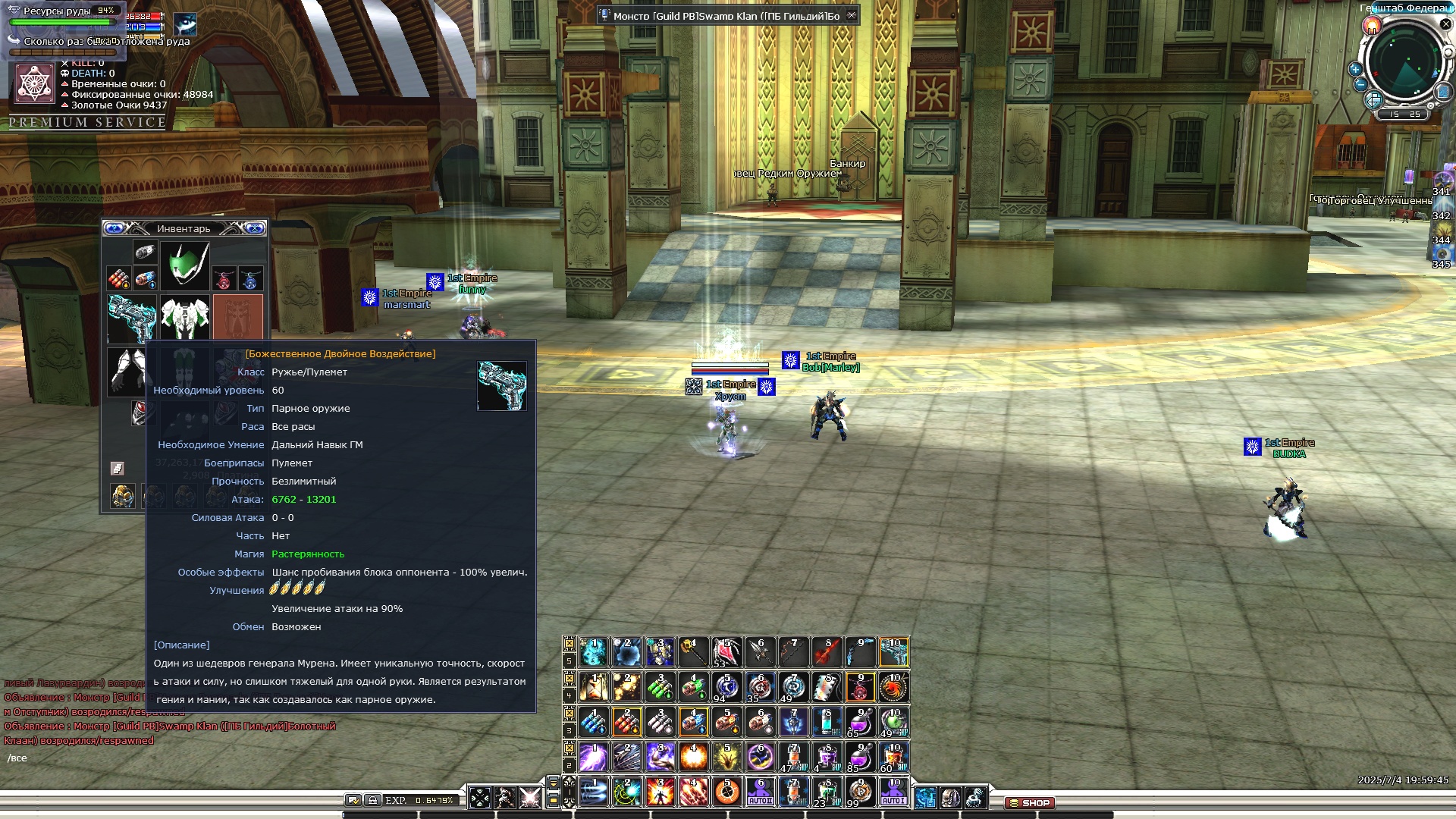The height and width of the screenshot is (819, 1456).
Task: Close the monster respawn notification banner
Action: click(x=852, y=15)
